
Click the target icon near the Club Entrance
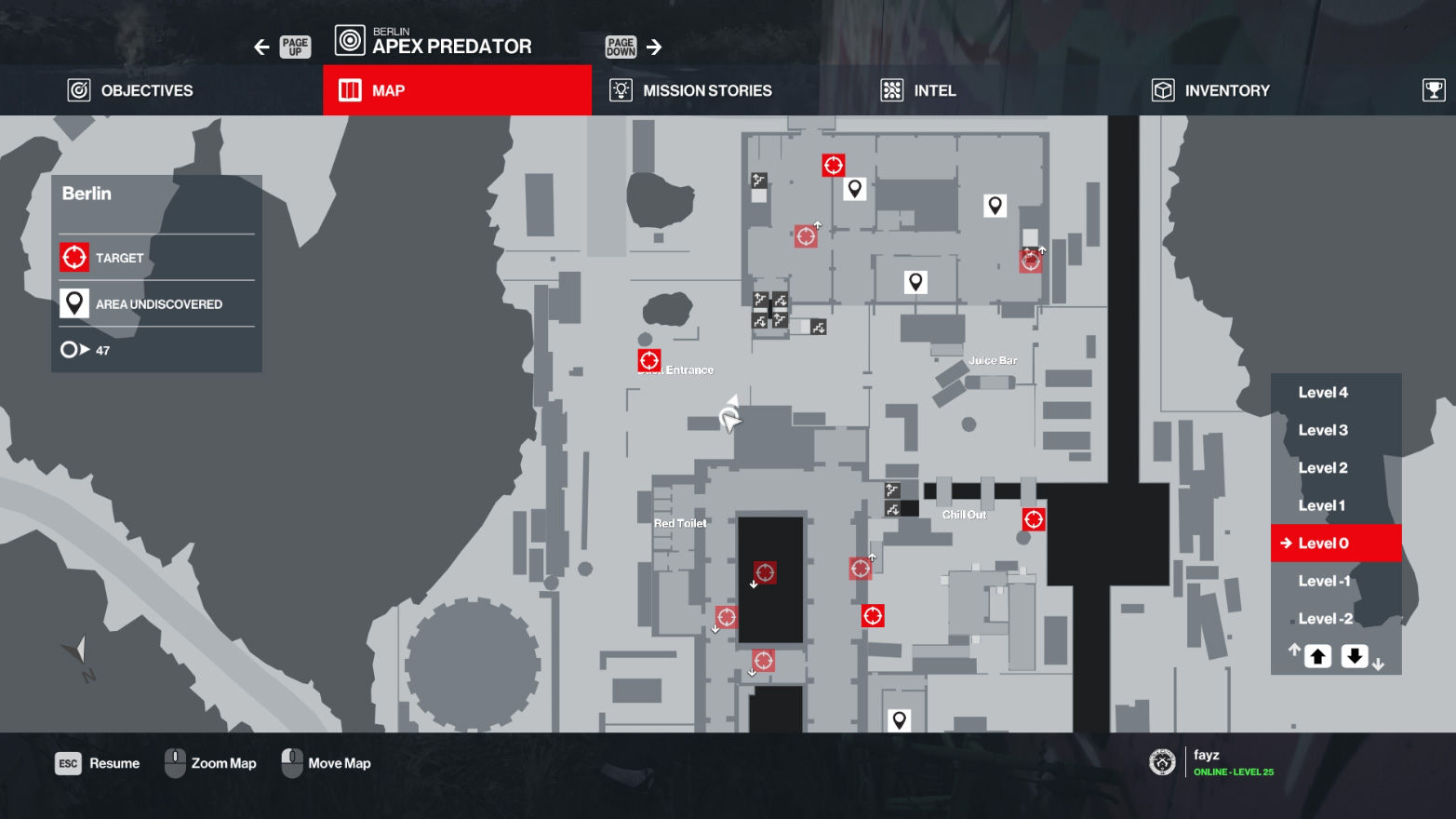[649, 361]
